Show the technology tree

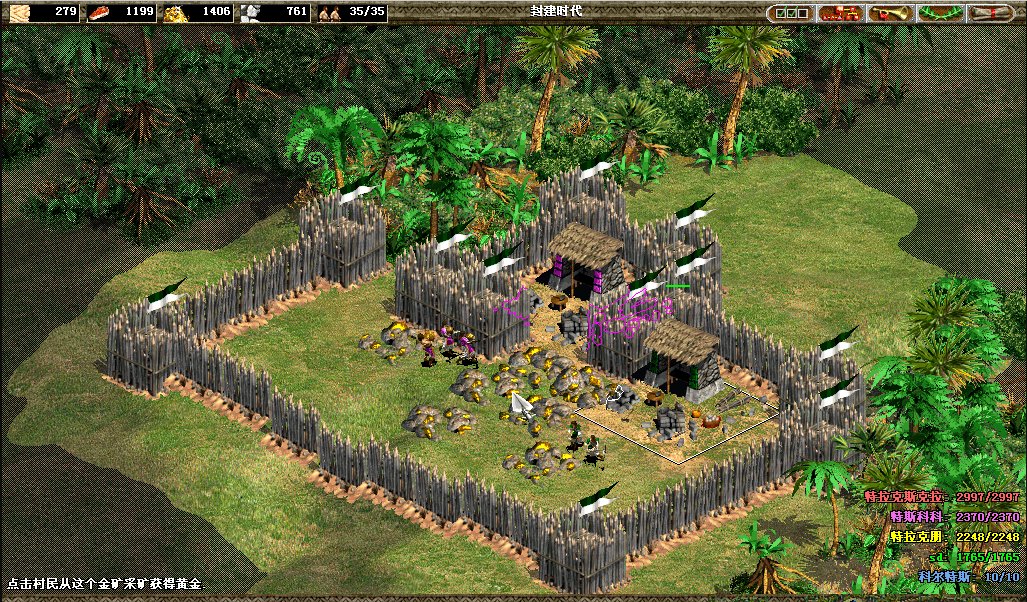841,13
